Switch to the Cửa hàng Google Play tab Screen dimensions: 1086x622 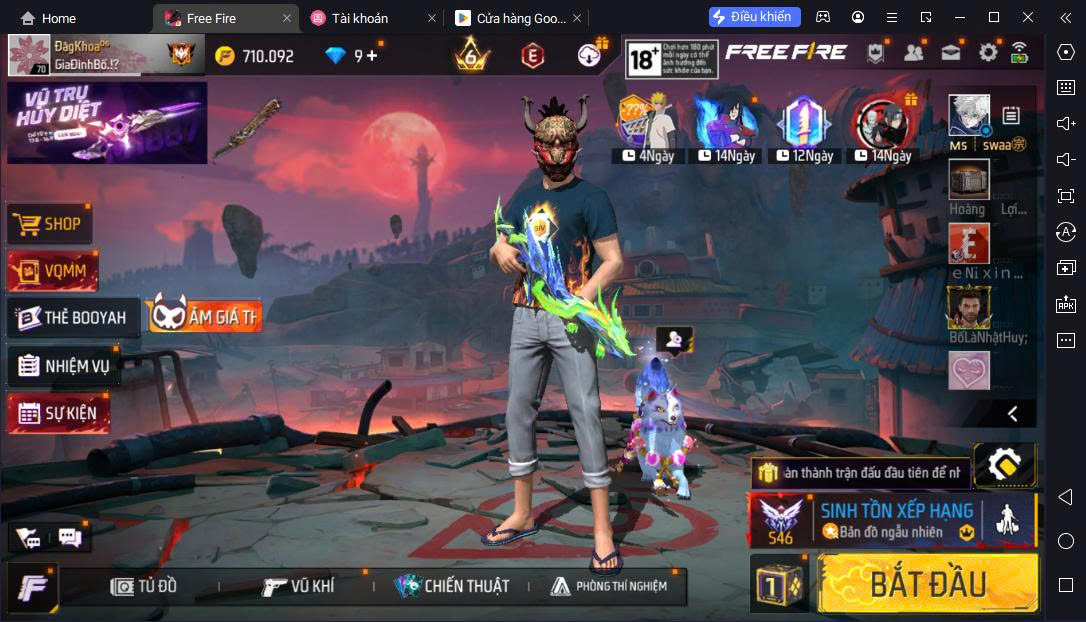point(512,18)
